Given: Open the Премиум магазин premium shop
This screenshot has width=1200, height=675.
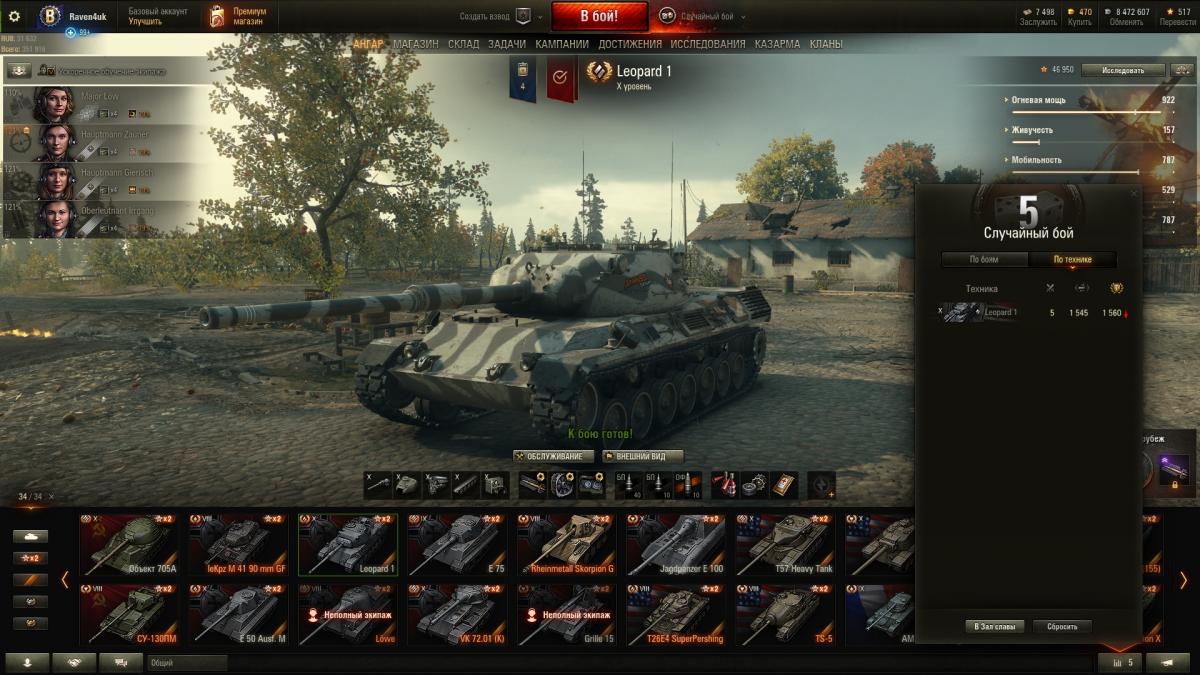Looking at the screenshot, I should point(238,16).
